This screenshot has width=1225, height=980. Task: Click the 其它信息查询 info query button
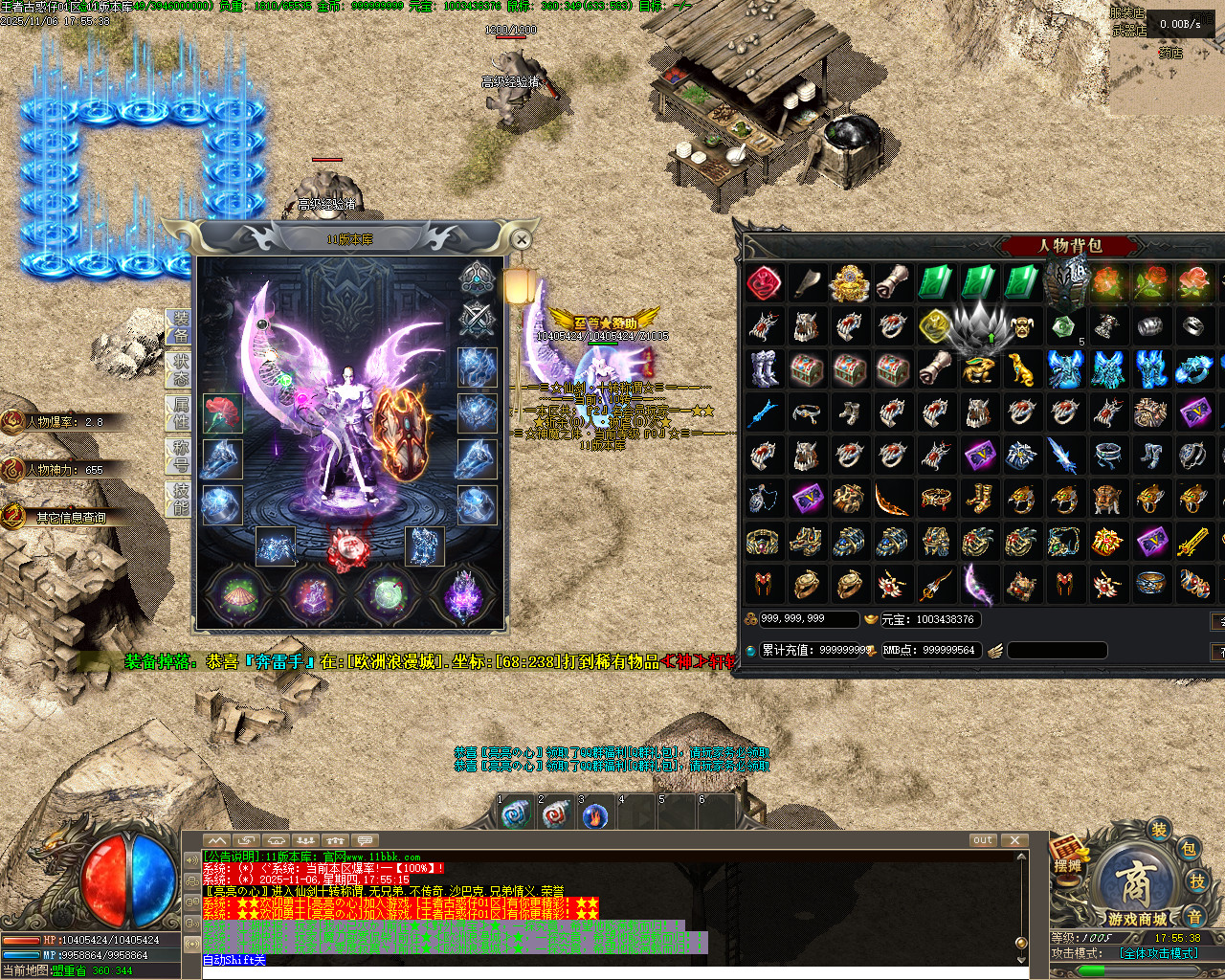[67, 518]
